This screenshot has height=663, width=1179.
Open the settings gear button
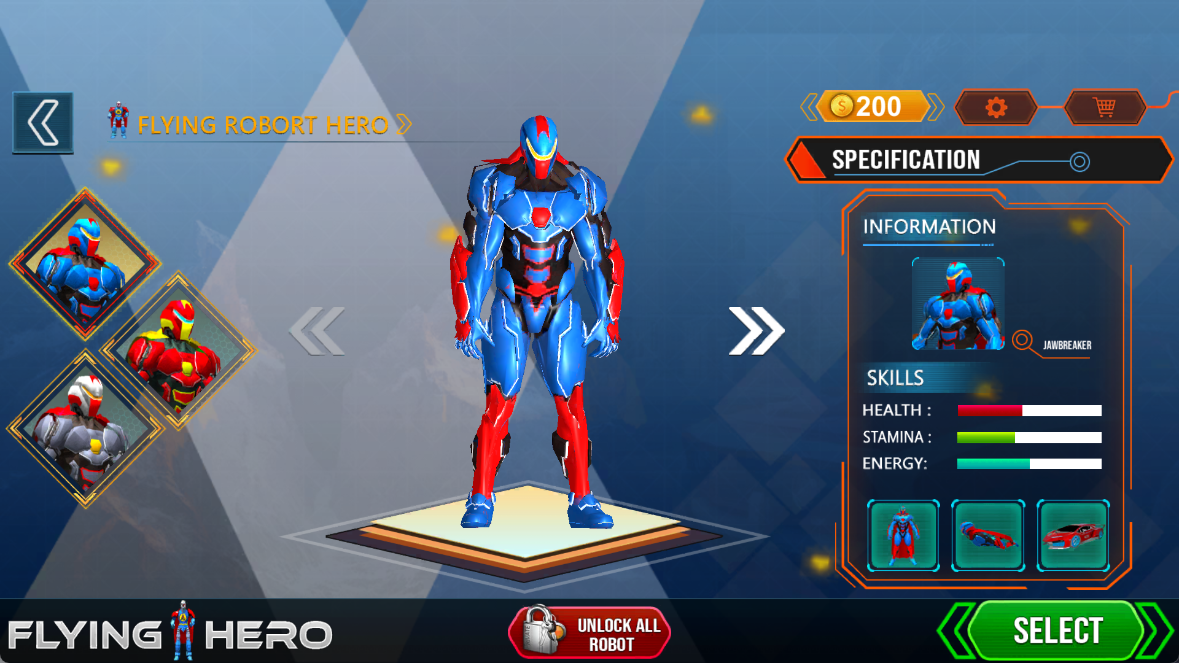[996, 107]
